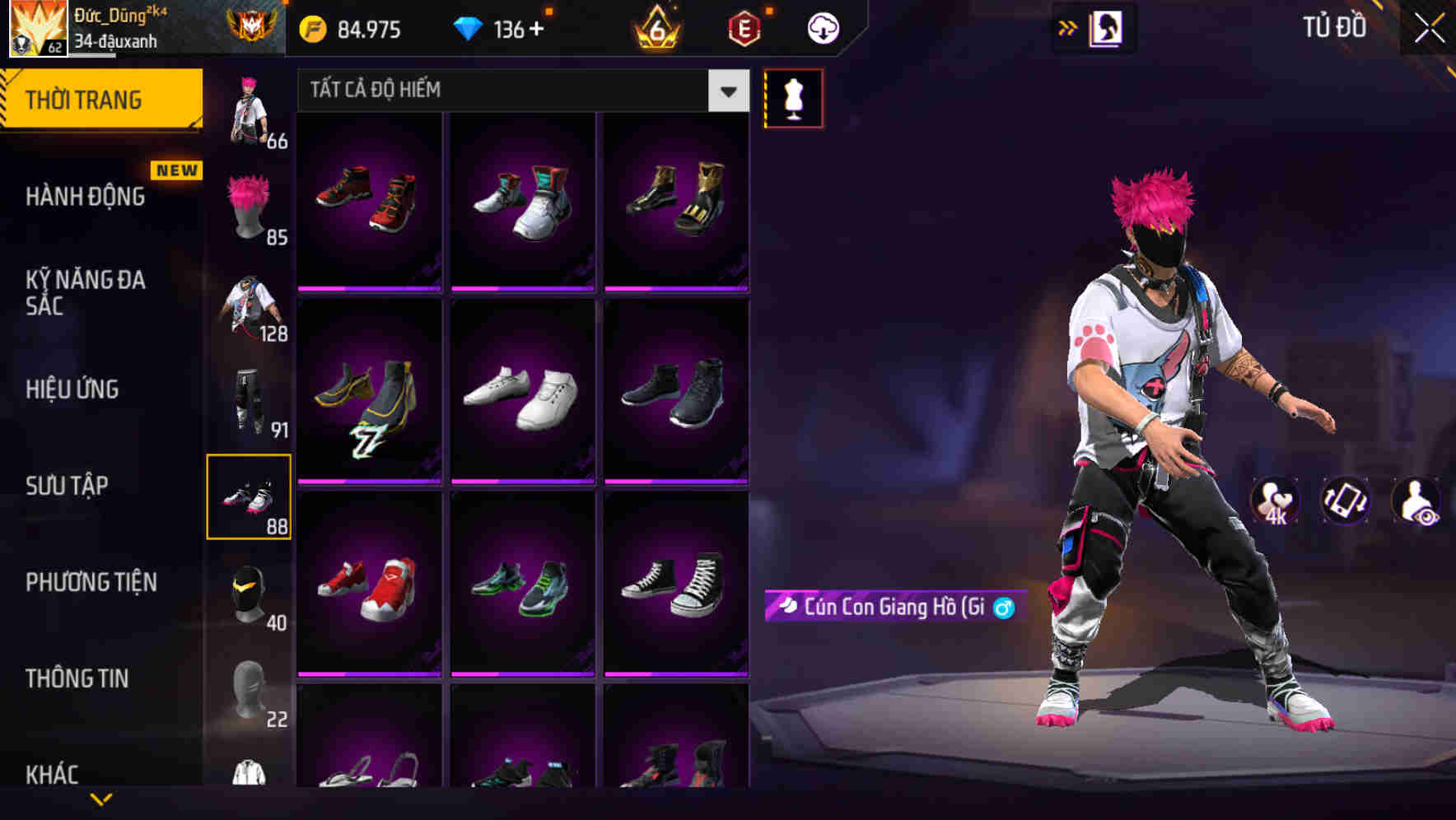
Task: Click the cloud download icon in the top bar
Action: 824,27
